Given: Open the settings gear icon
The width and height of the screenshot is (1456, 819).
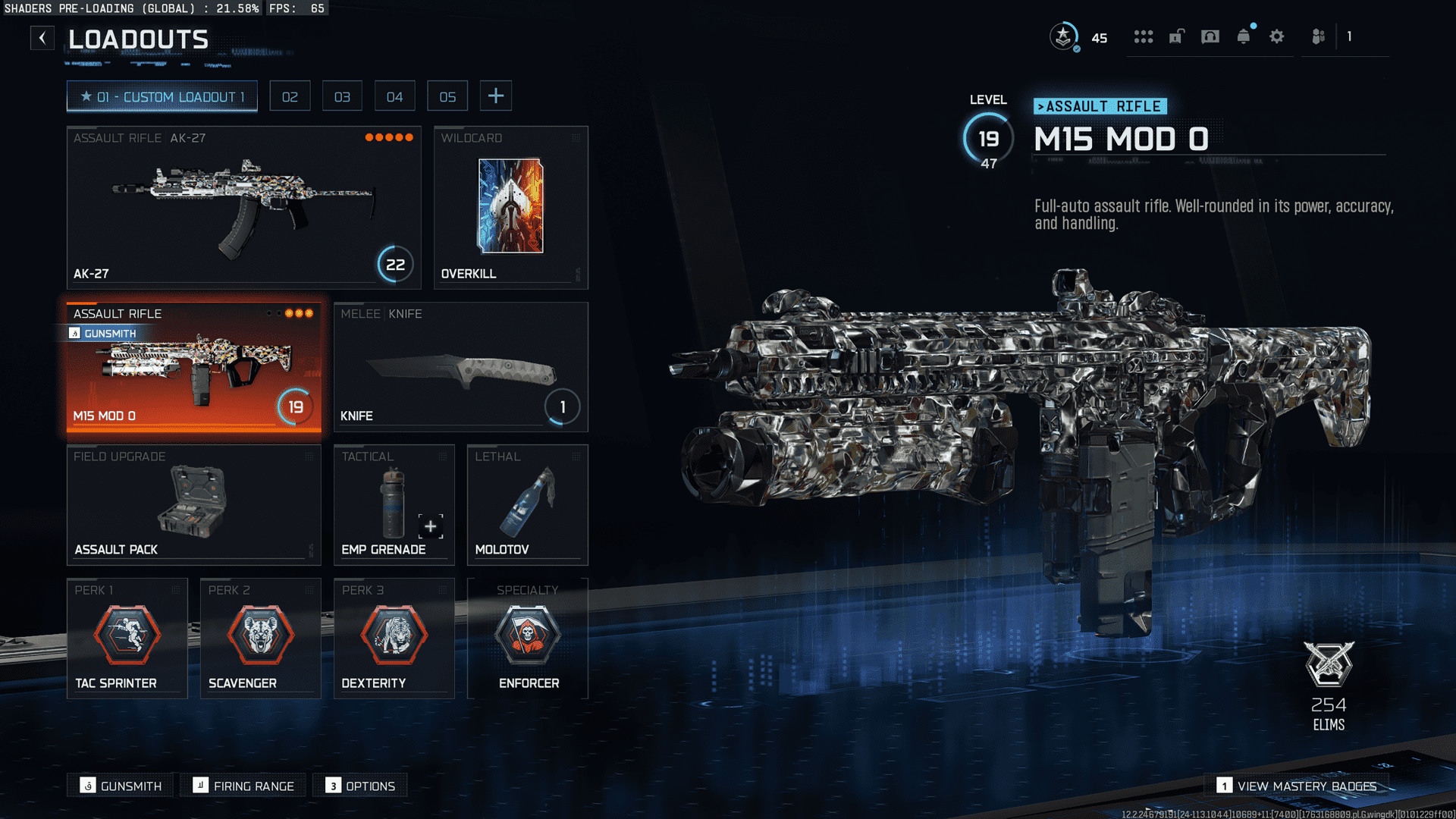Looking at the screenshot, I should pos(1277,36).
